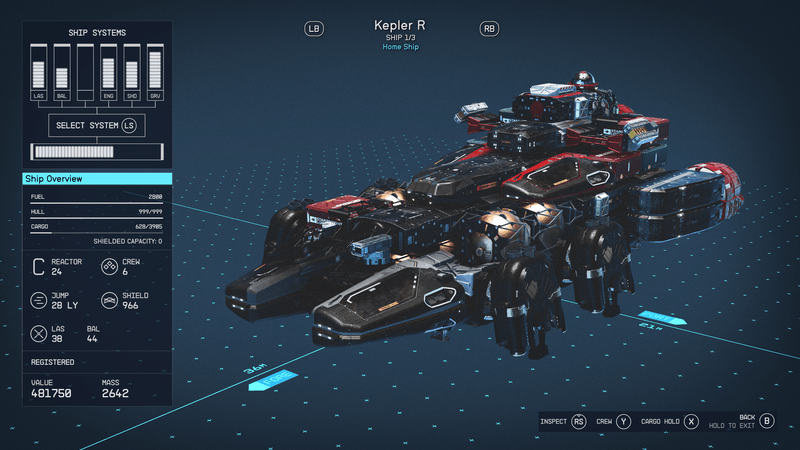800x450 pixels.
Task: Go back from the ship screen
Action: 767,422
